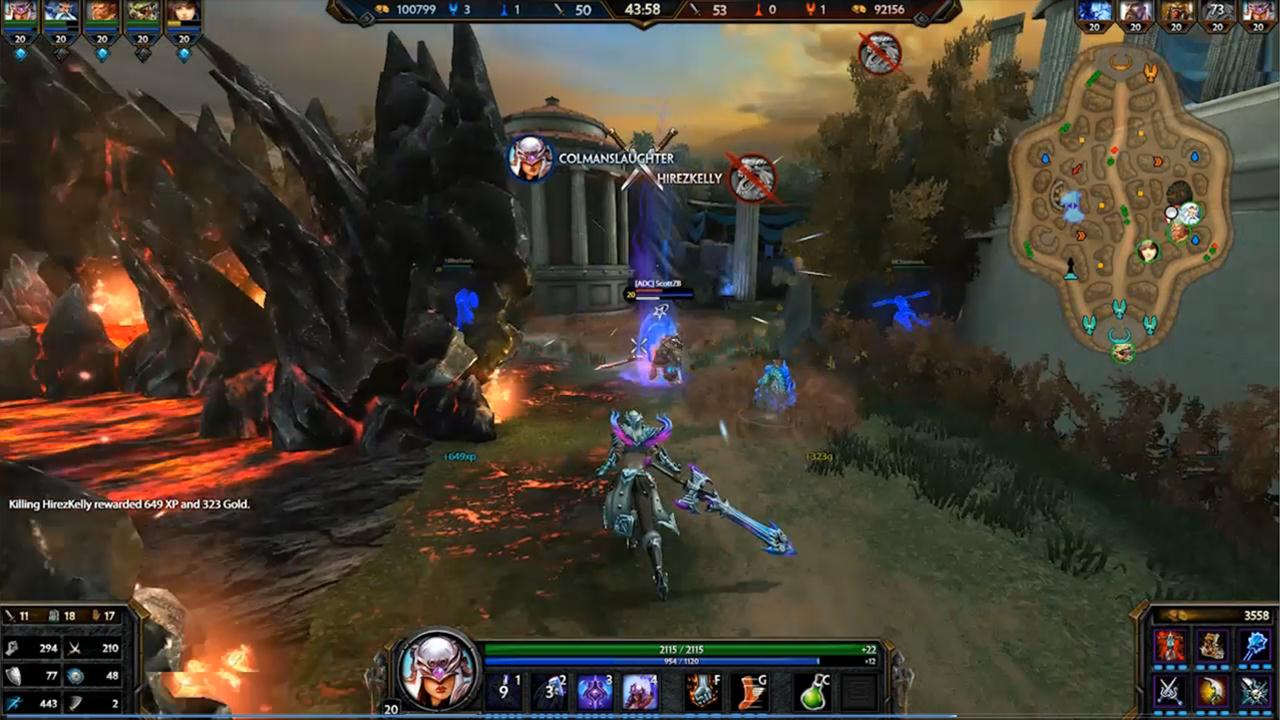Cast the purple sigil third ability
The width and height of the screenshot is (1280, 720).
coord(595,691)
